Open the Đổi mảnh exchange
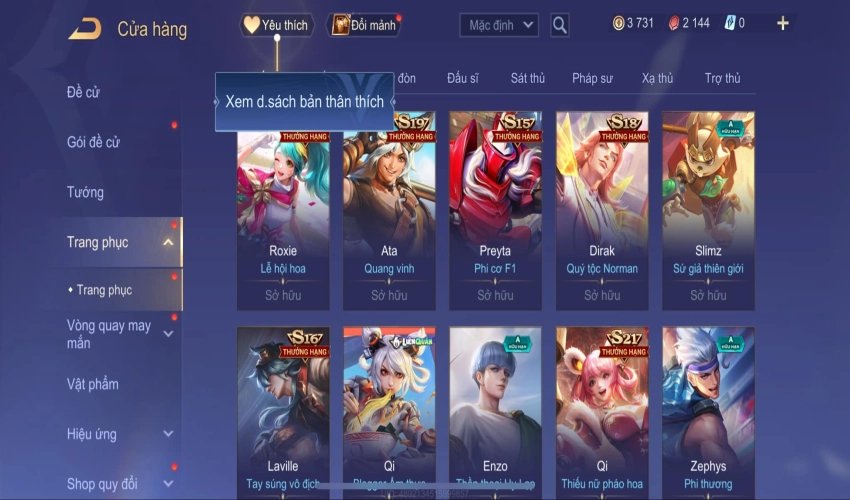Screen dimensions: 850x500 (364, 25)
